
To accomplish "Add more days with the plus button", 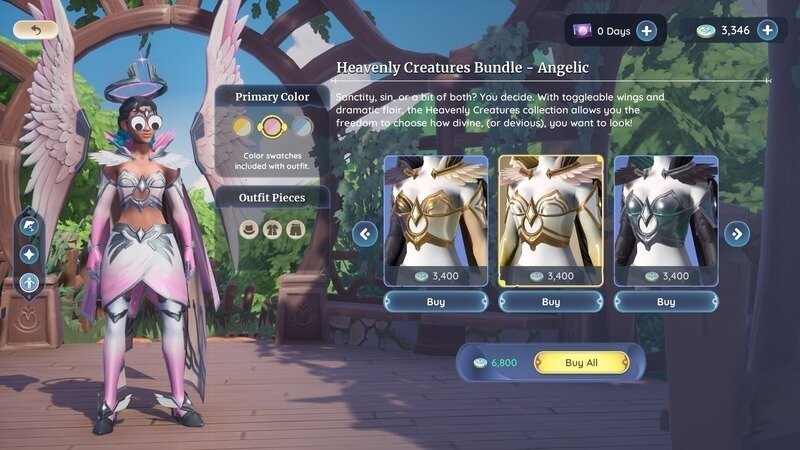I will (646, 31).
